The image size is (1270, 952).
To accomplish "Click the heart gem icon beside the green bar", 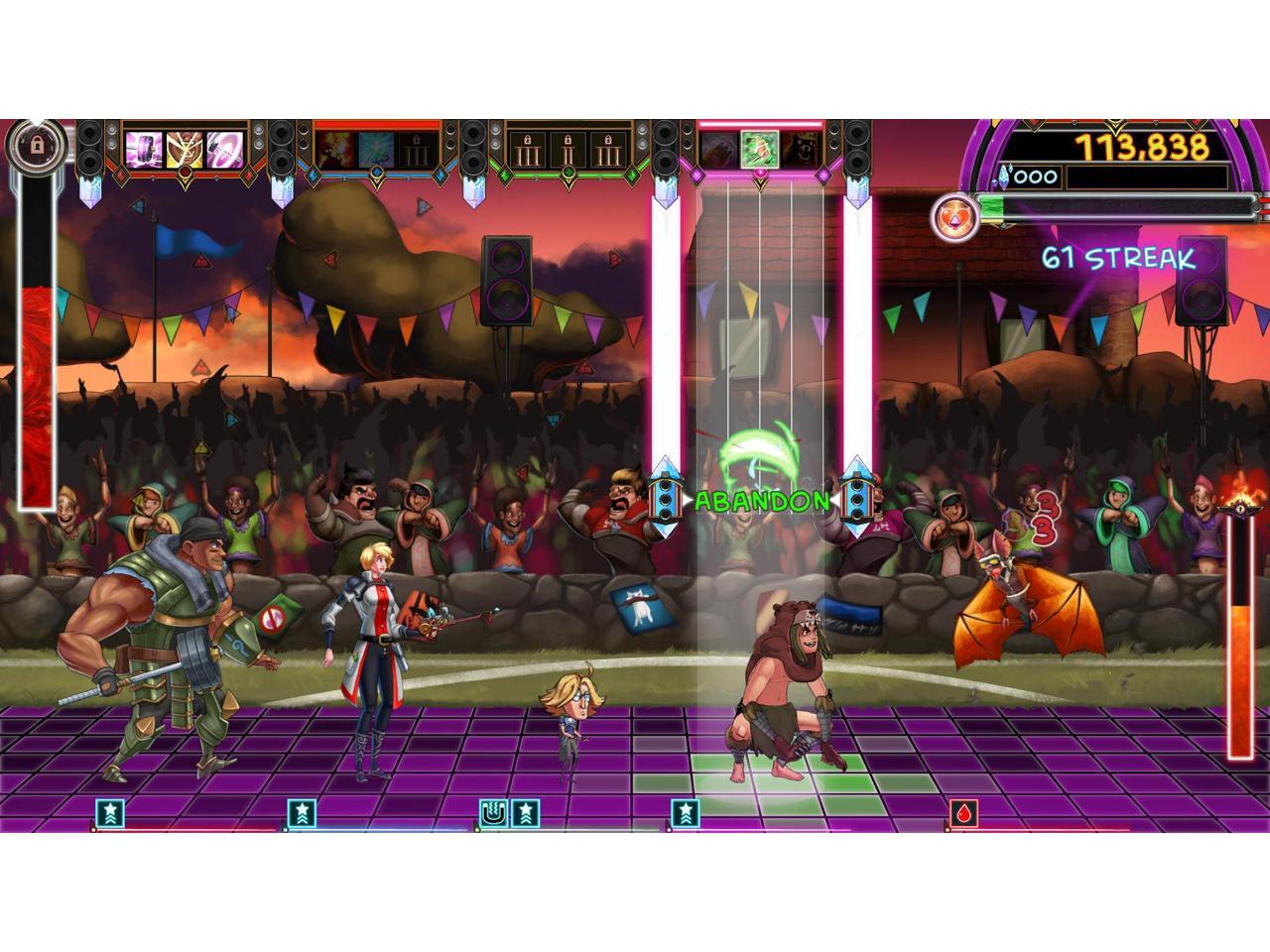I will click(x=954, y=215).
